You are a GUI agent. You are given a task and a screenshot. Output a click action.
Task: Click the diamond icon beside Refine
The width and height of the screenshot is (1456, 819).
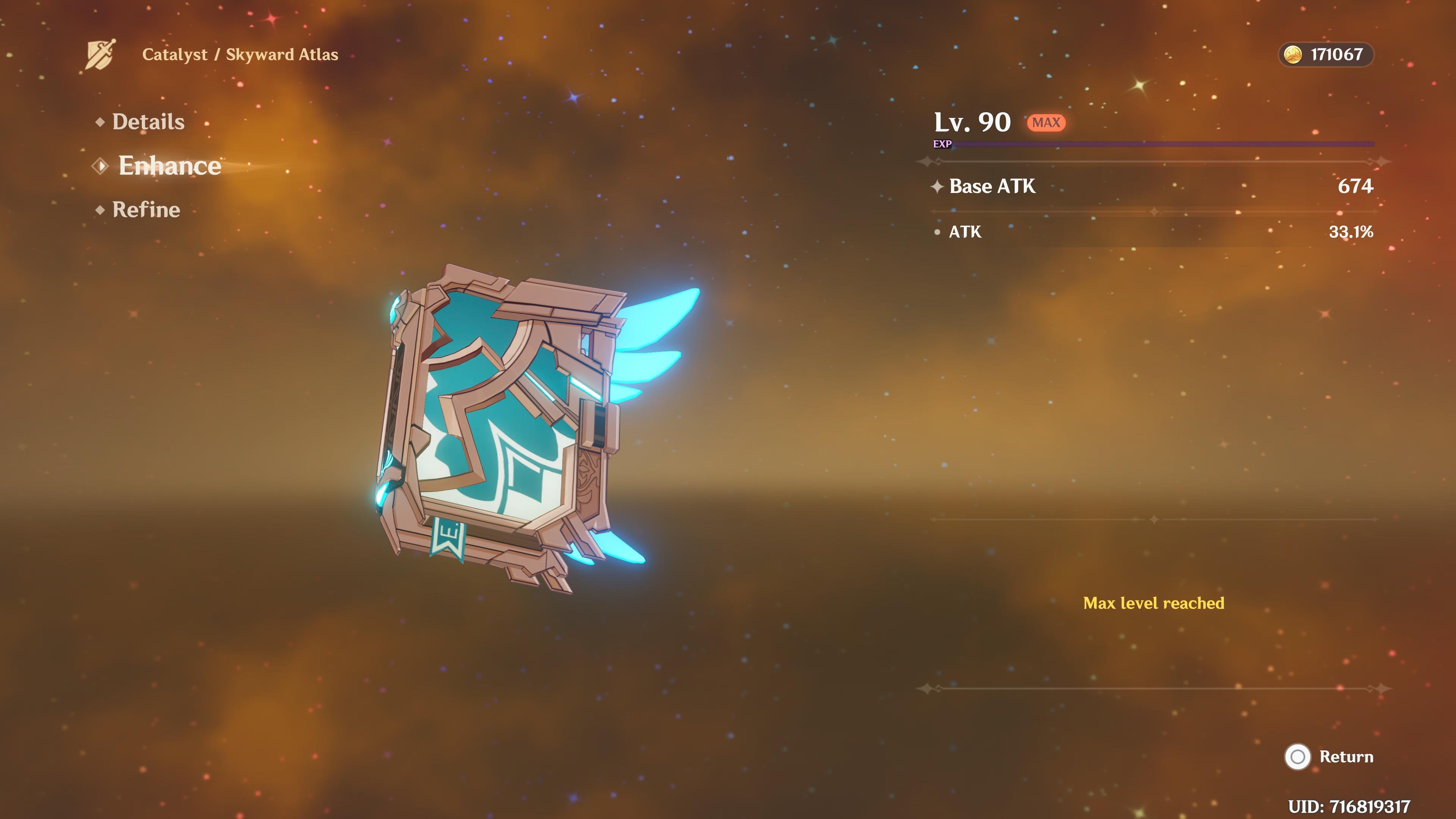(x=101, y=209)
